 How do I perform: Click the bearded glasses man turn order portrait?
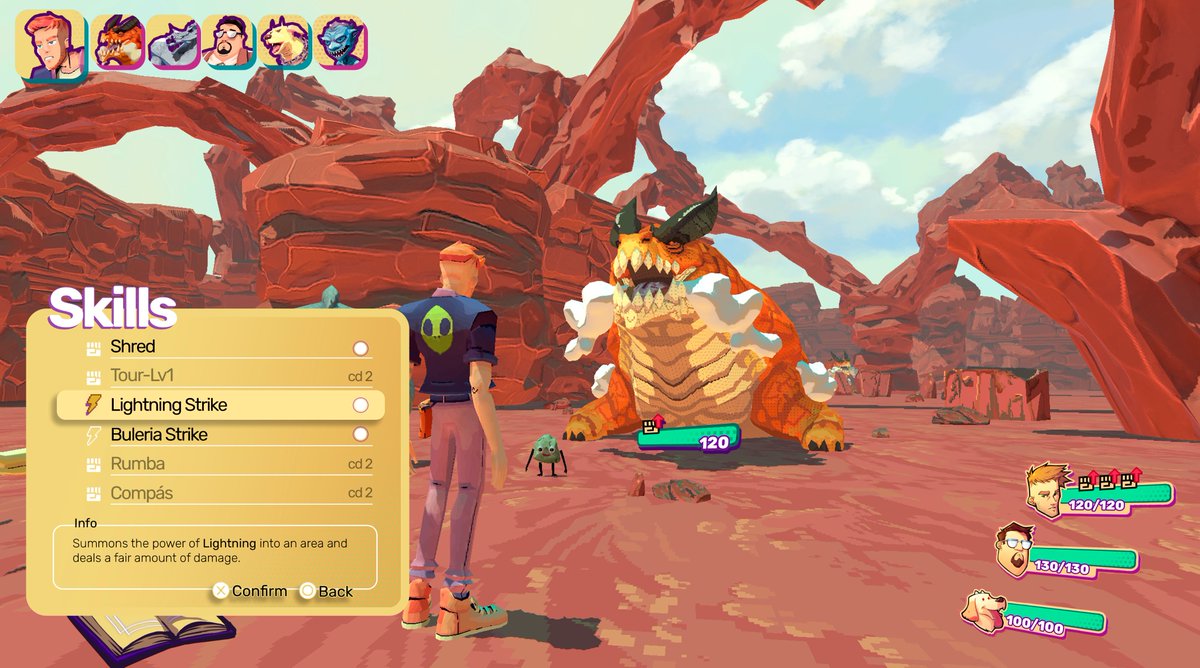pyautogui.click(x=230, y=42)
